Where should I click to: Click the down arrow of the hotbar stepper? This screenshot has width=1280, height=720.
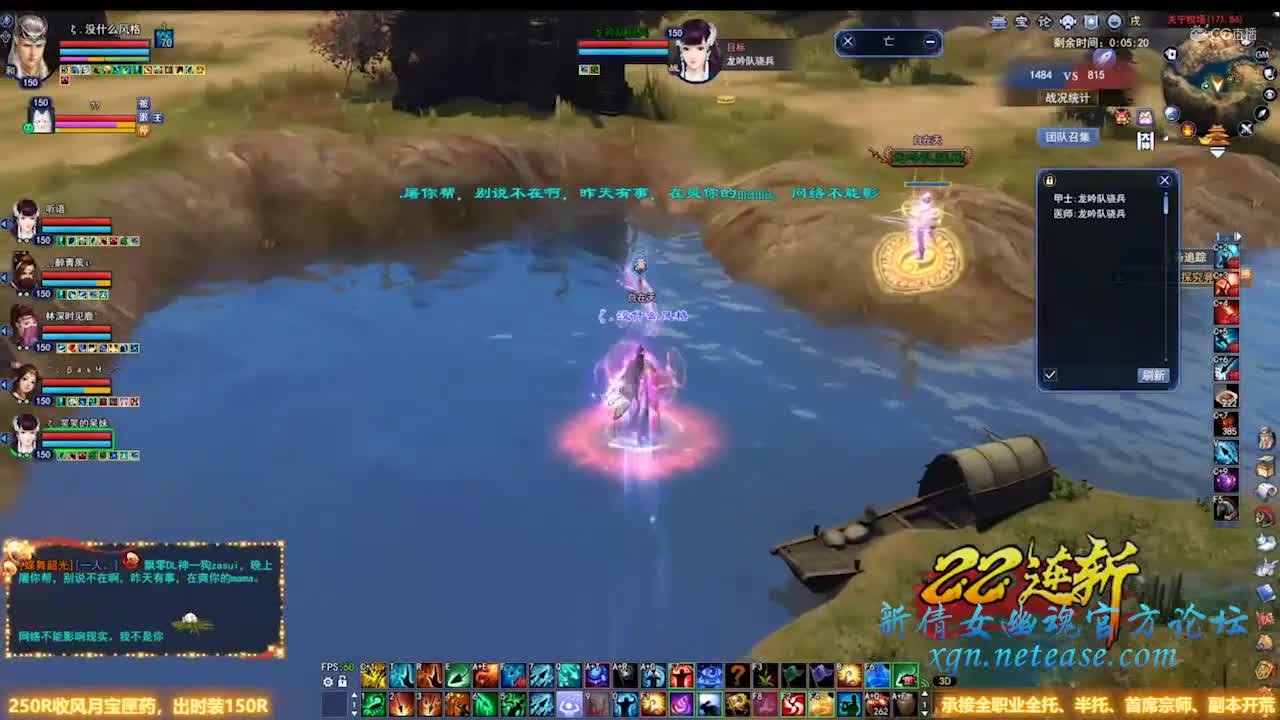[356, 714]
